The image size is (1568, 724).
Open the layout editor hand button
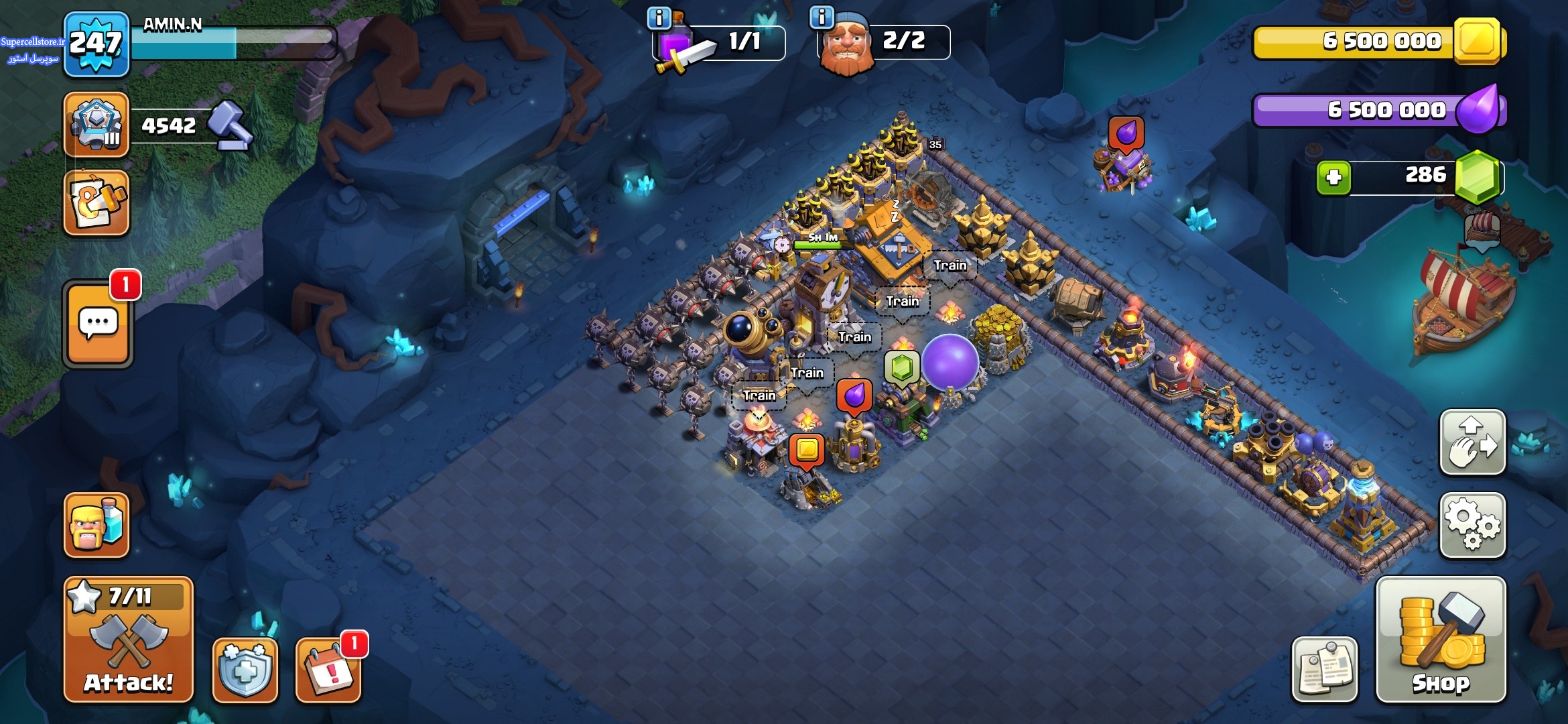[1472, 442]
